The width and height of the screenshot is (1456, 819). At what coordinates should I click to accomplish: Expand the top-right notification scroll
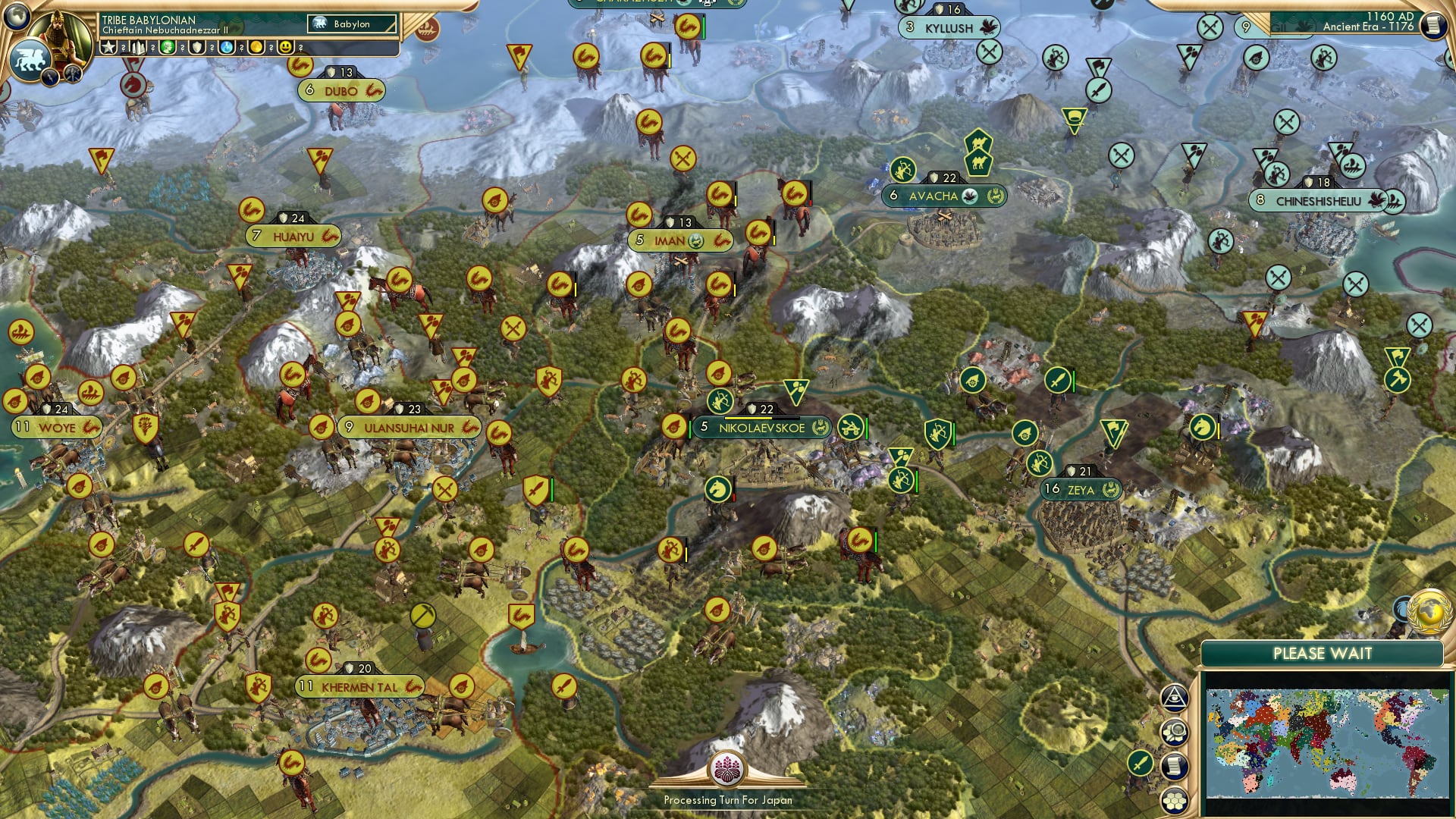1434,25
